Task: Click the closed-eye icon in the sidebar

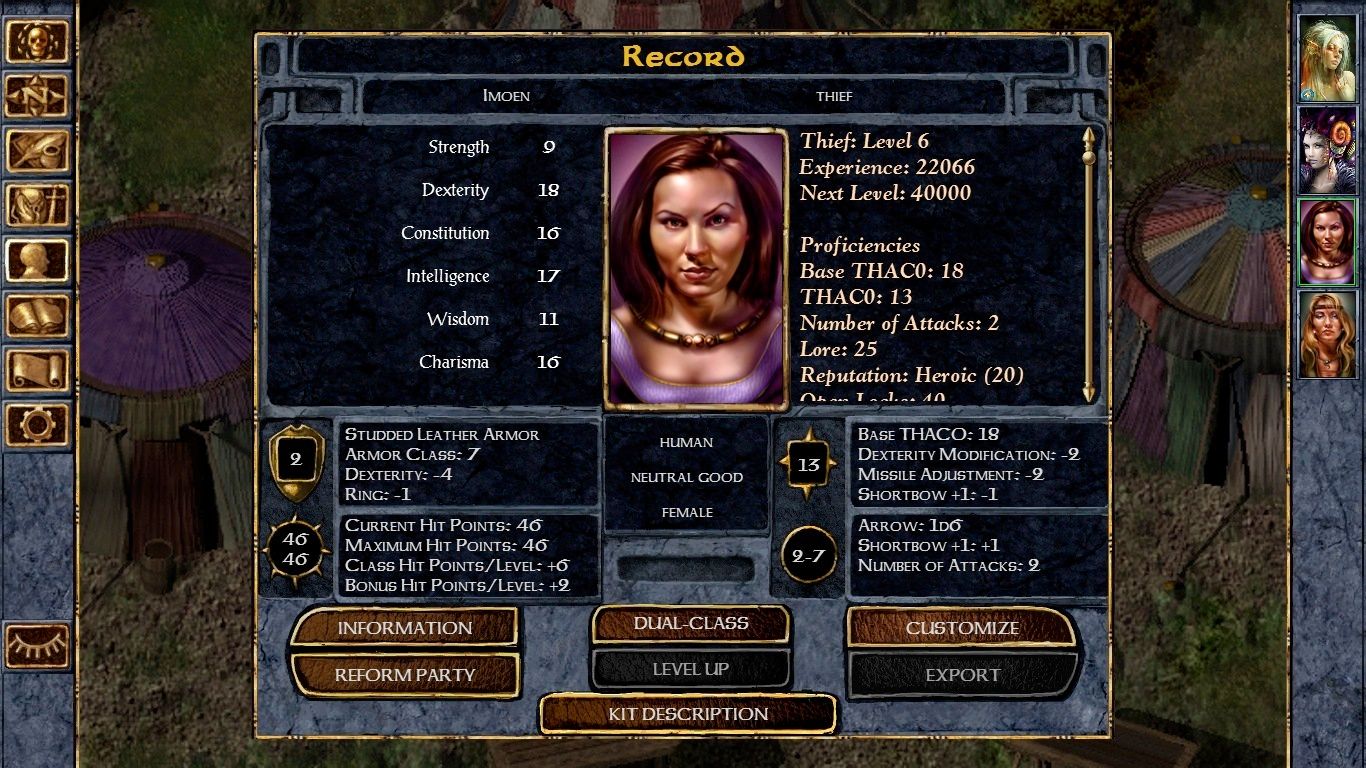Action: (38, 646)
